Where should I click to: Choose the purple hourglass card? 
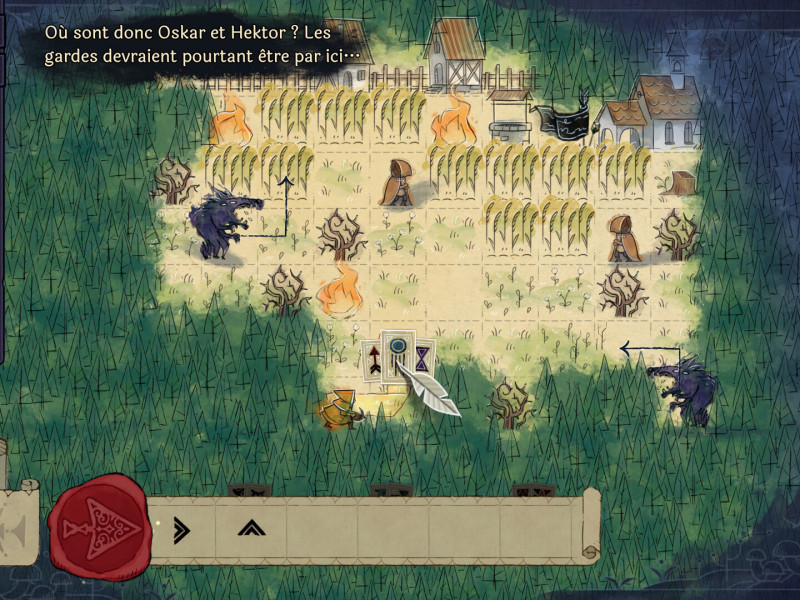click(423, 356)
